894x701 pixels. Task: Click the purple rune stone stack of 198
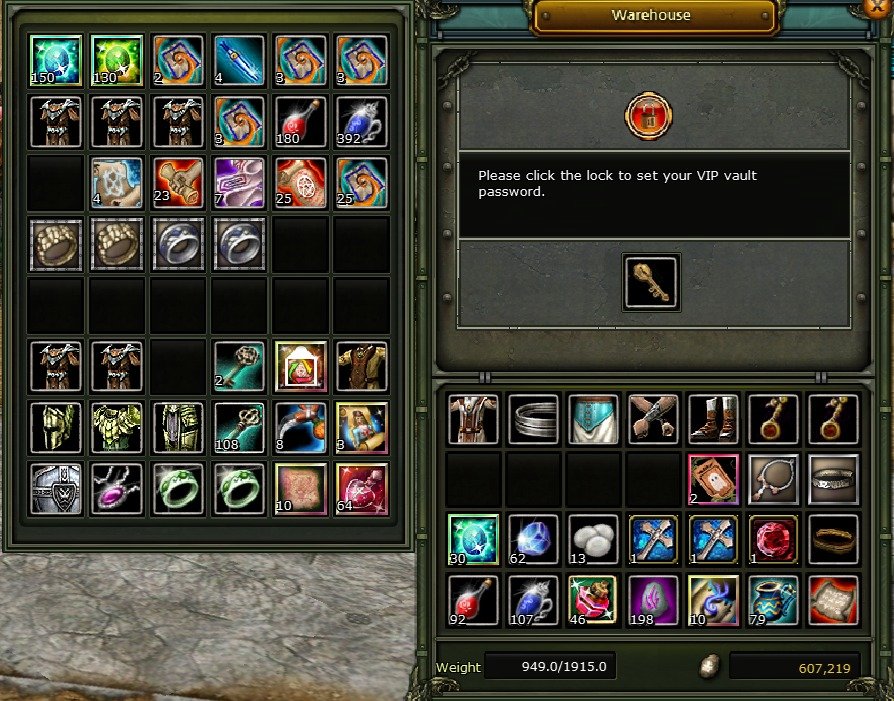pyautogui.click(x=653, y=600)
